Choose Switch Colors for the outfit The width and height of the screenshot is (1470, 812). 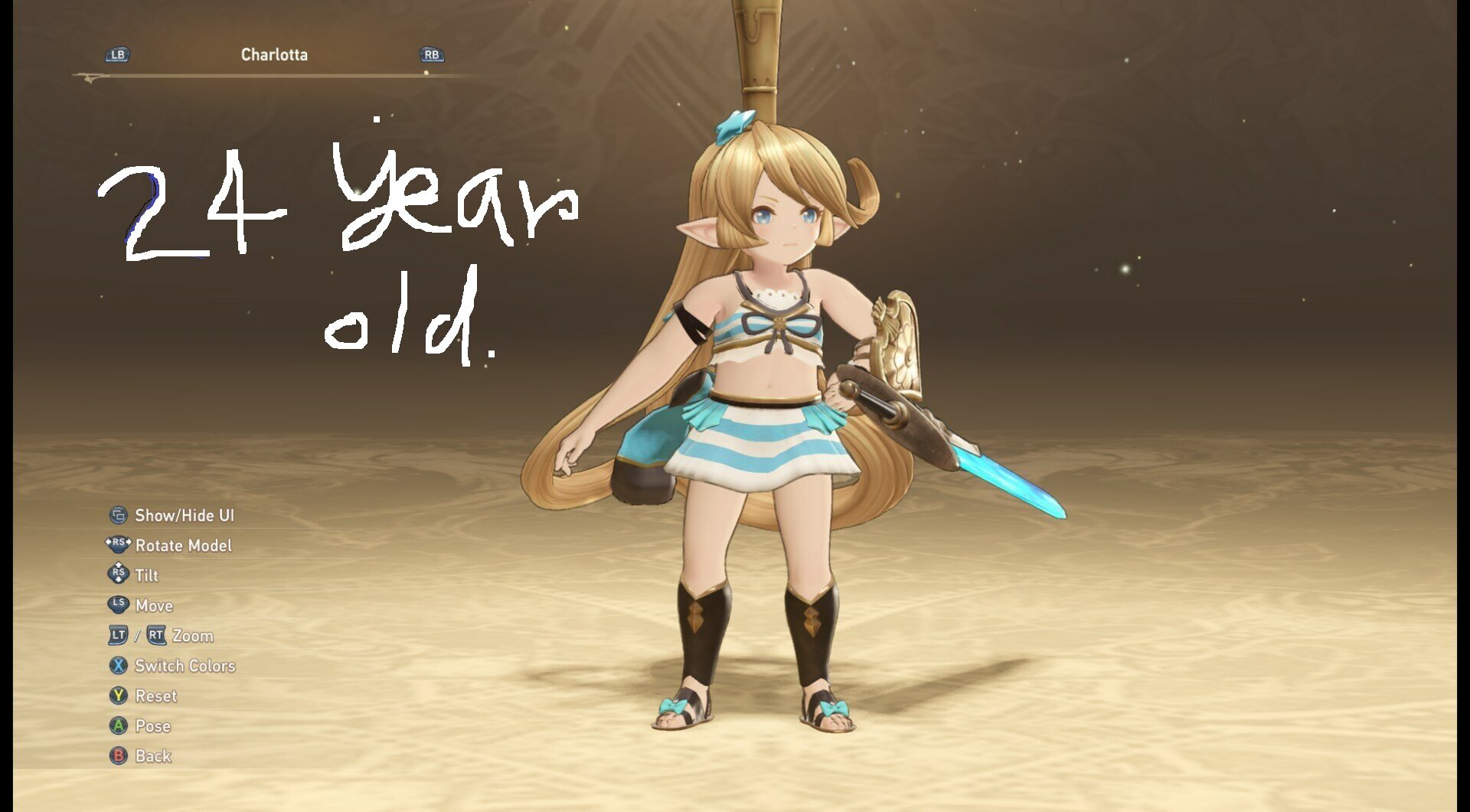point(185,666)
